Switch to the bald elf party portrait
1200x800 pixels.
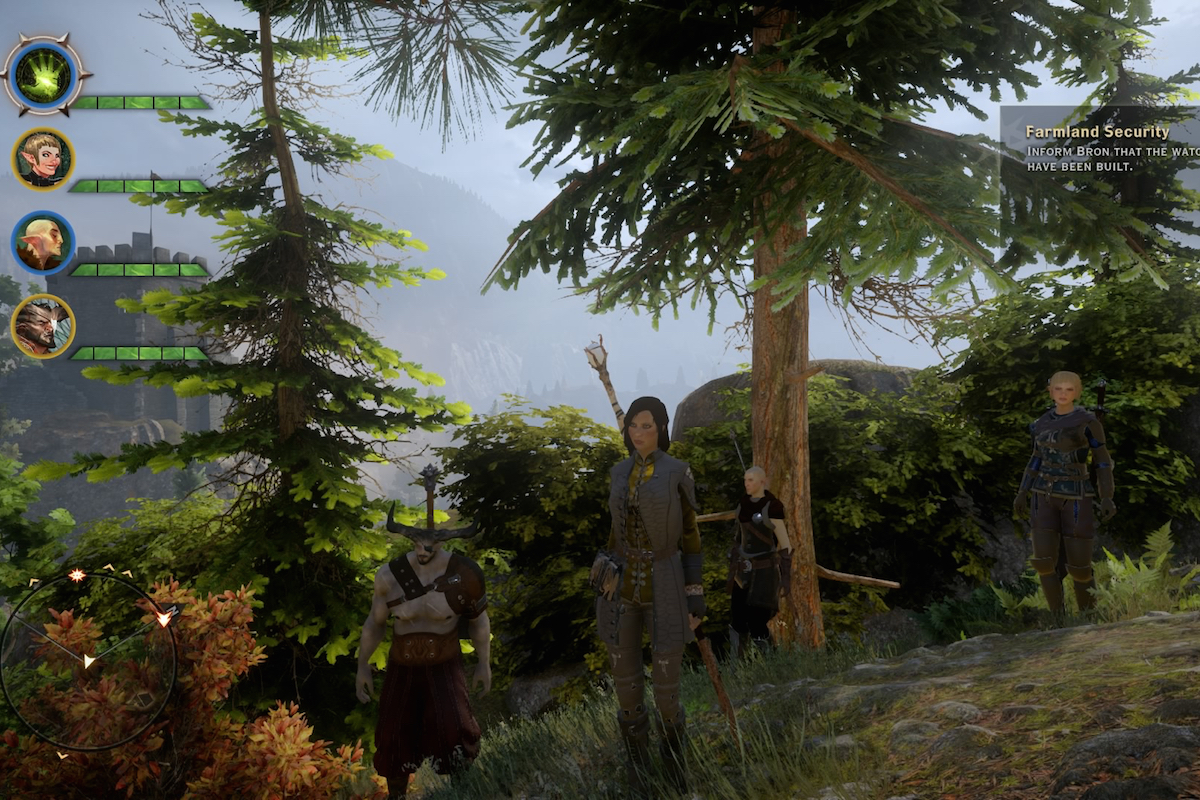pos(43,243)
